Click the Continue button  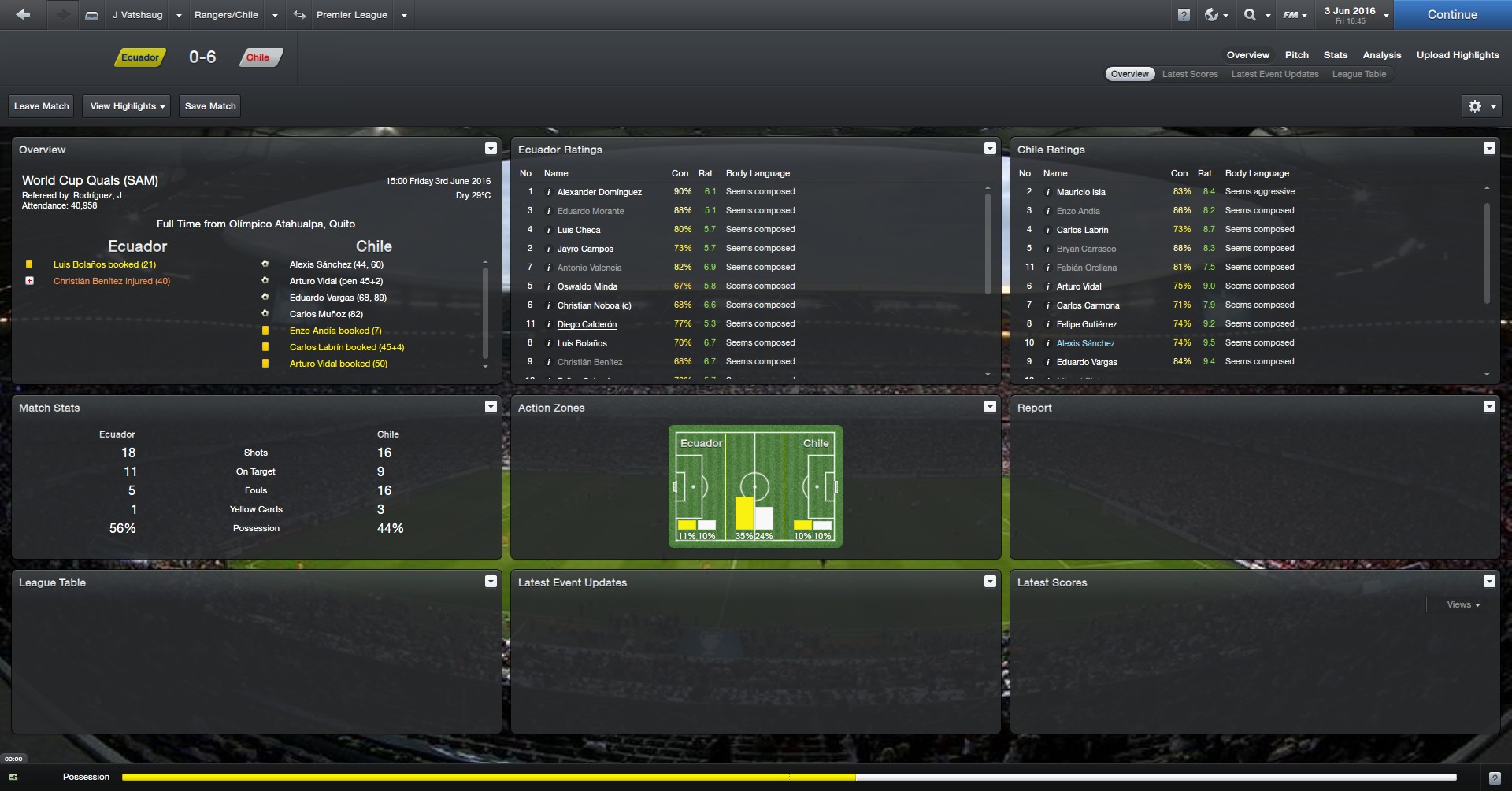coord(1451,15)
